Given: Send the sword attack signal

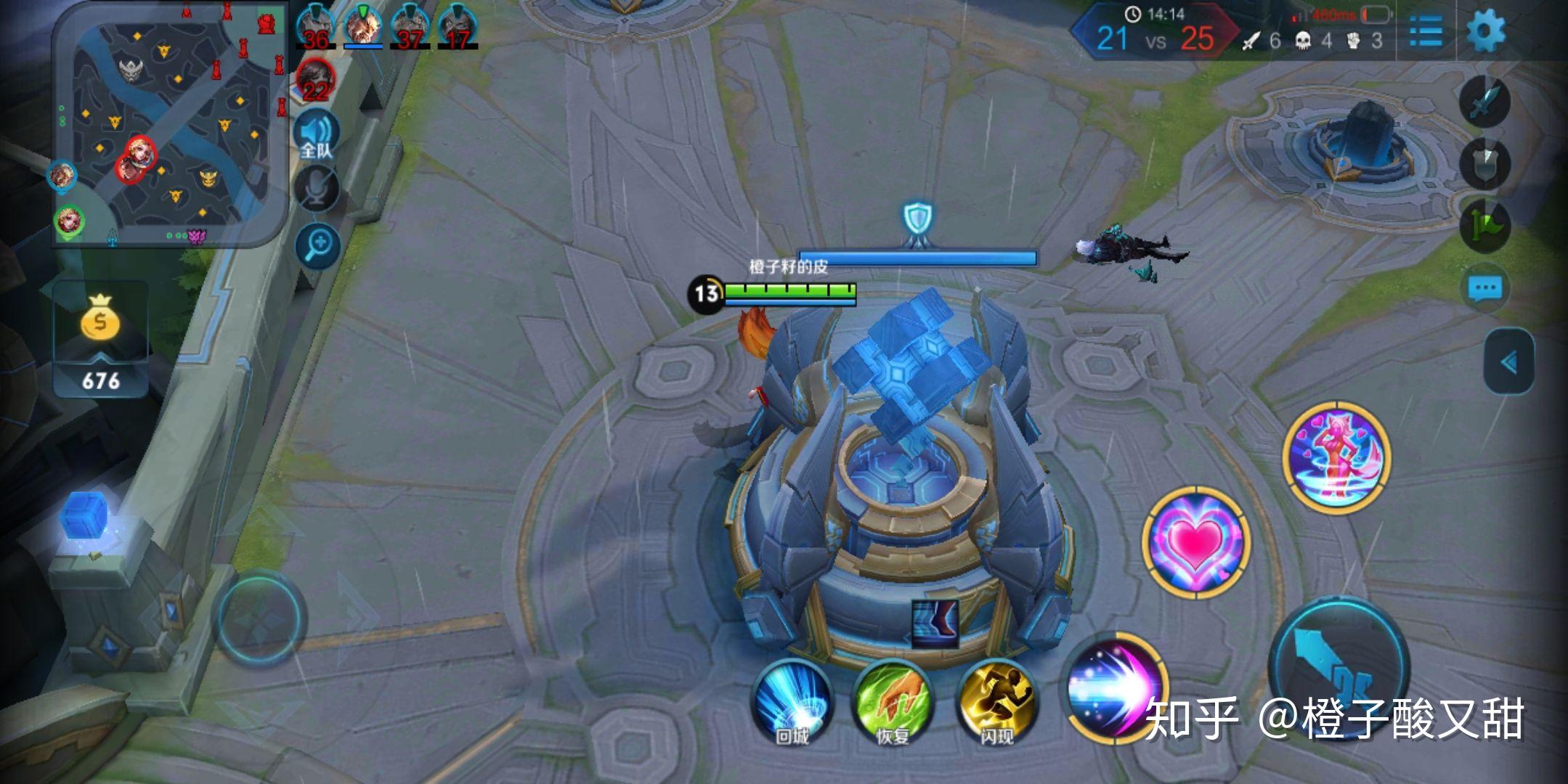Looking at the screenshot, I should tap(1484, 102).
